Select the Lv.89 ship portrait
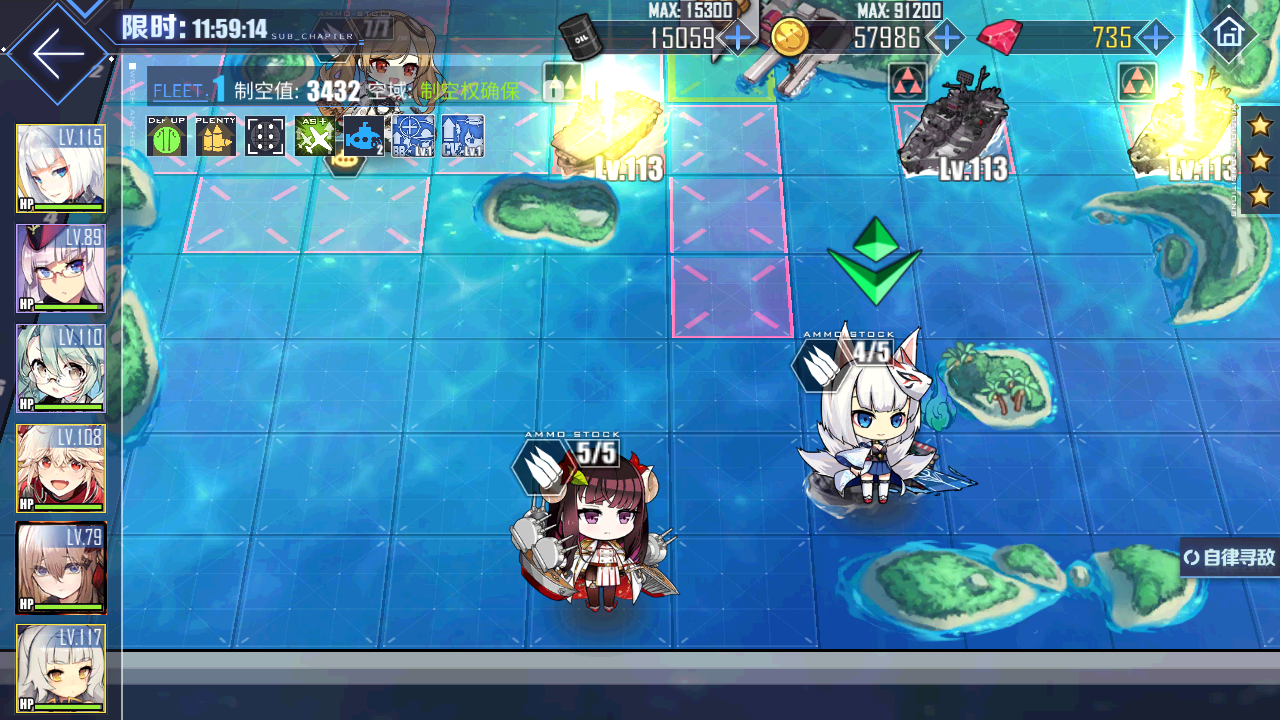 [61, 268]
